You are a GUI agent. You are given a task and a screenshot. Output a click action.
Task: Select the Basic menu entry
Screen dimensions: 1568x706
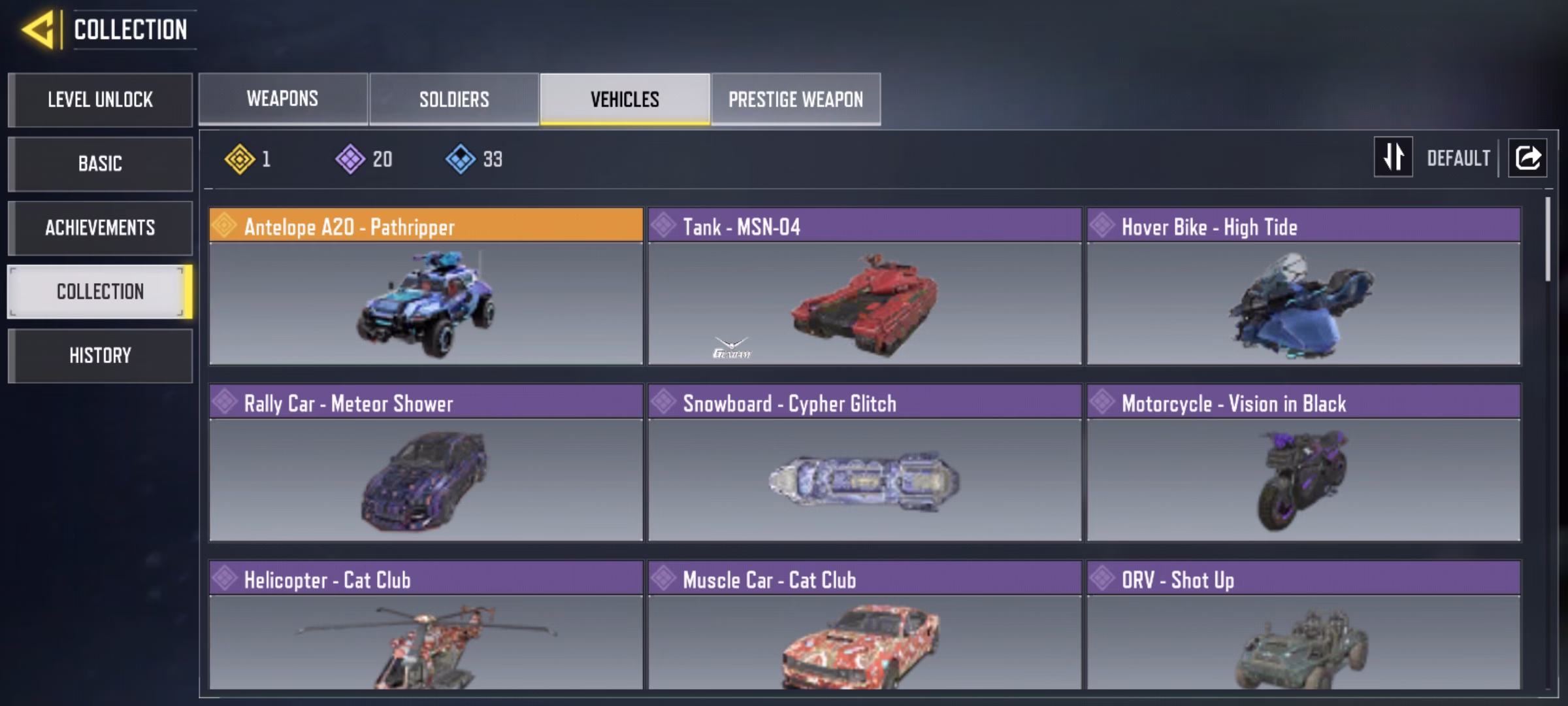[x=100, y=164]
